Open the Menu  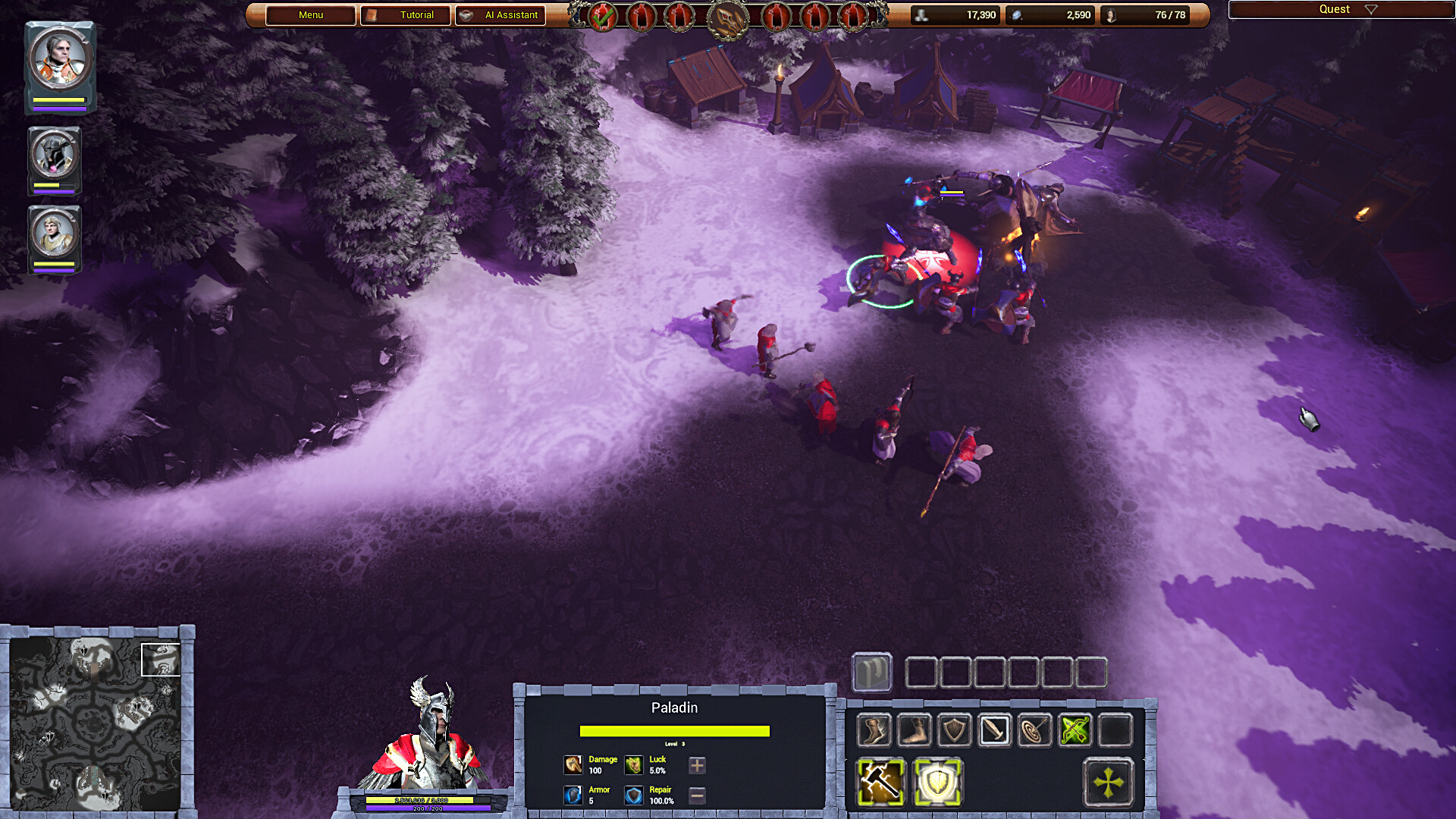[x=309, y=14]
